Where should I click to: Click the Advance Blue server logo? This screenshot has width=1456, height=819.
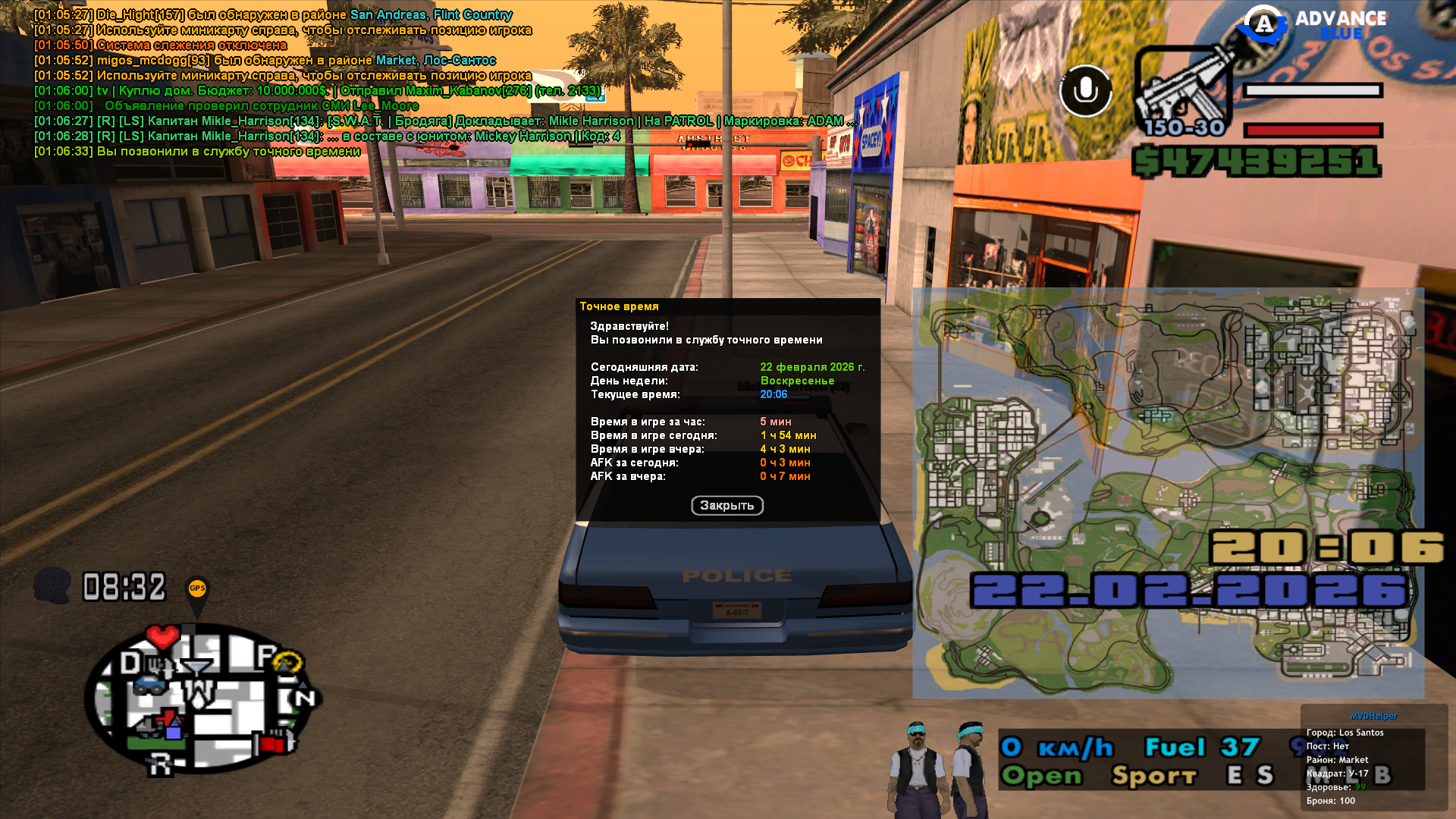(x=1312, y=24)
